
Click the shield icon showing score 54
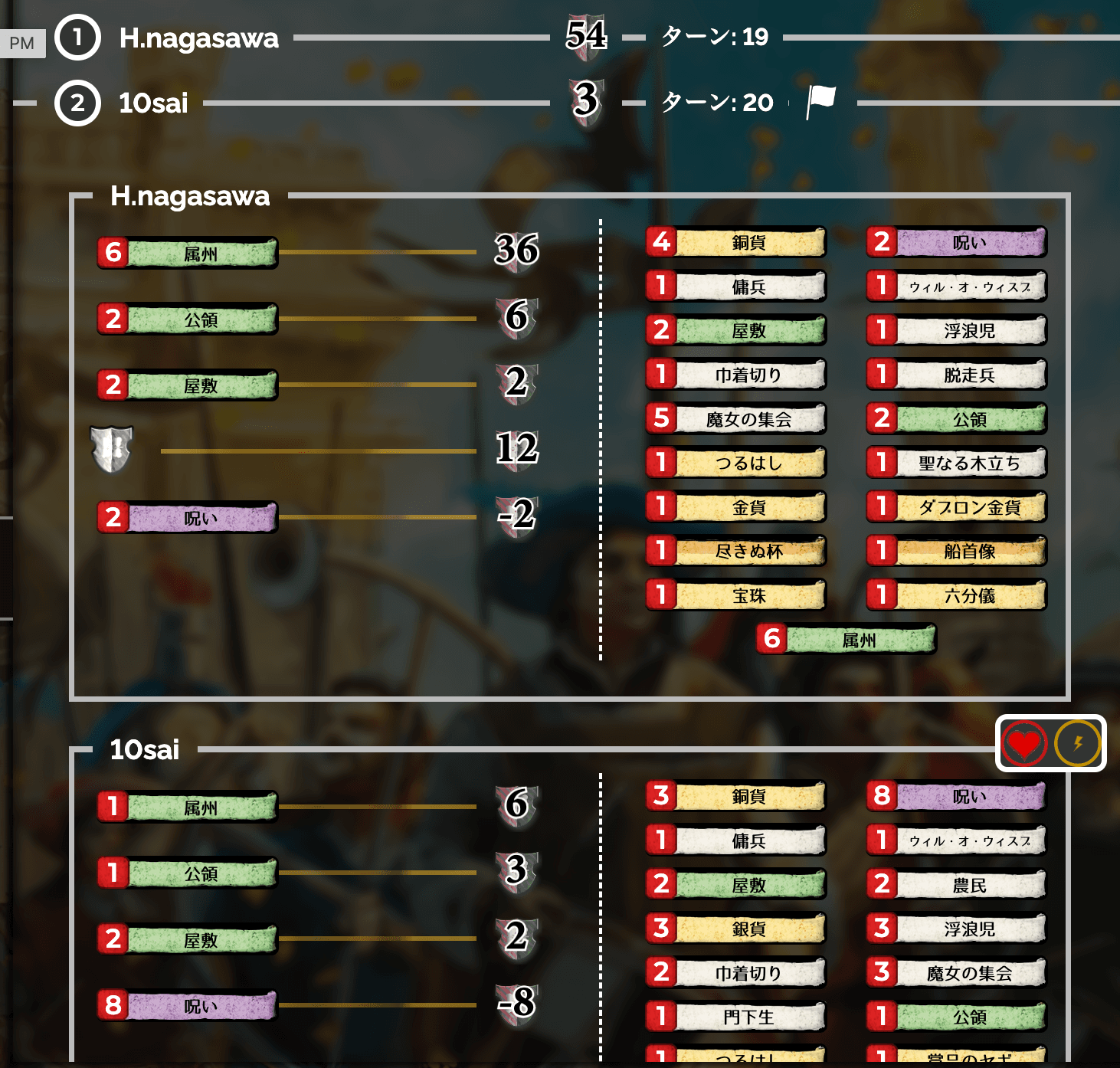(x=586, y=35)
